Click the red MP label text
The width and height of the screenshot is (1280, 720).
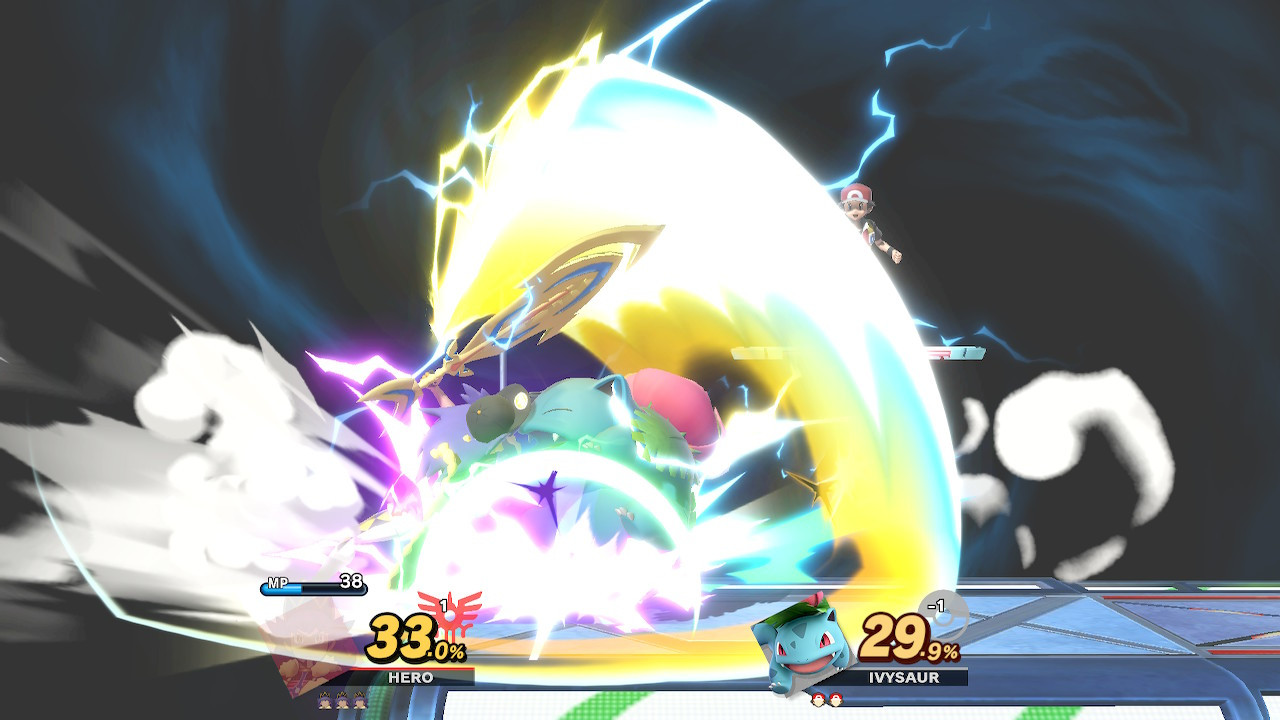pyautogui.click(x=279, y=582)
